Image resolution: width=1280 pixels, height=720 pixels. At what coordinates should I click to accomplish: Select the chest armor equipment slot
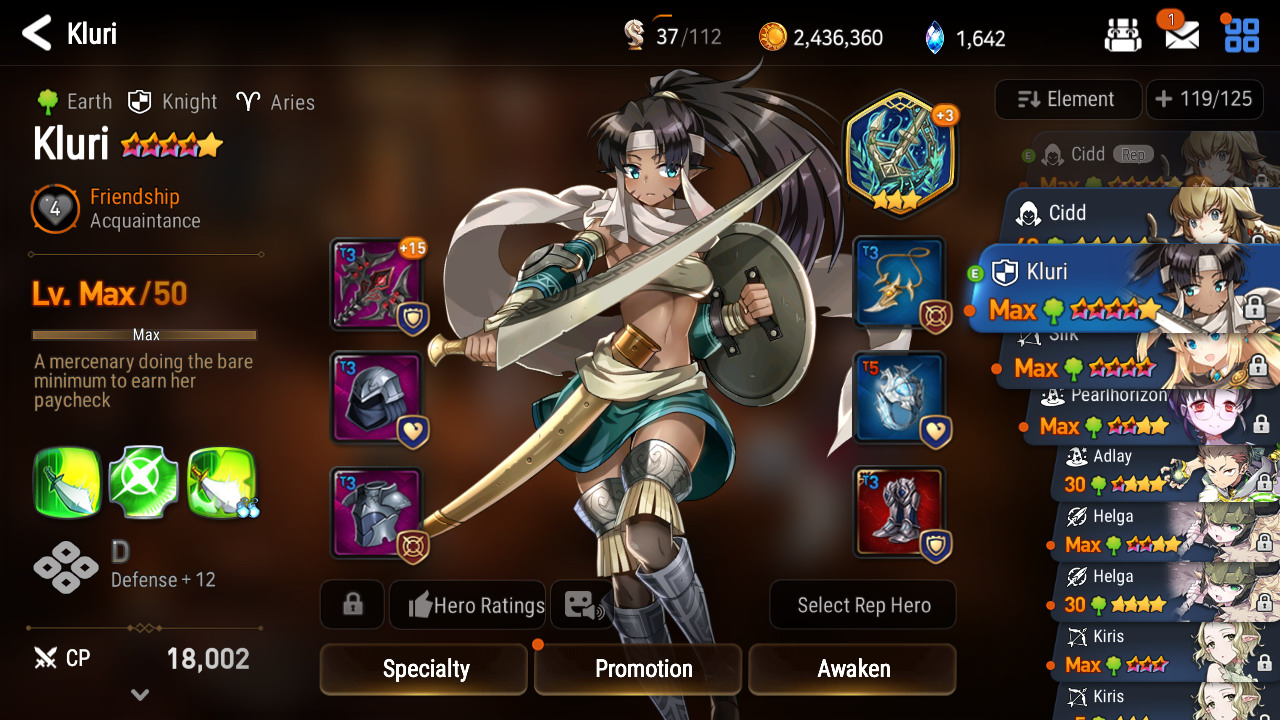[377, 512]
